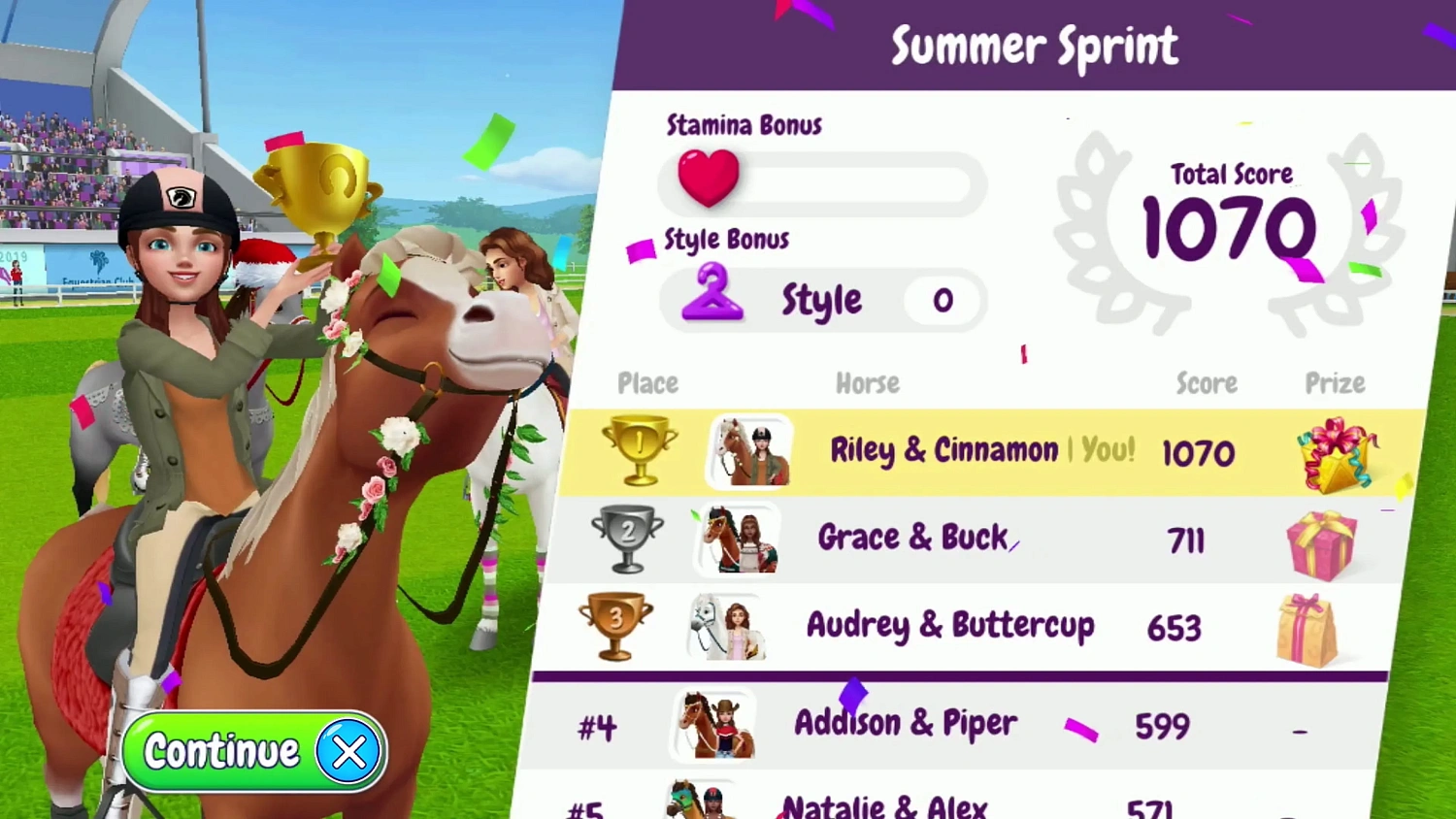Click Addison and Piper's thumbnail
The height and width of the screenshot is (819, 1456).
[x=711, y=725]
